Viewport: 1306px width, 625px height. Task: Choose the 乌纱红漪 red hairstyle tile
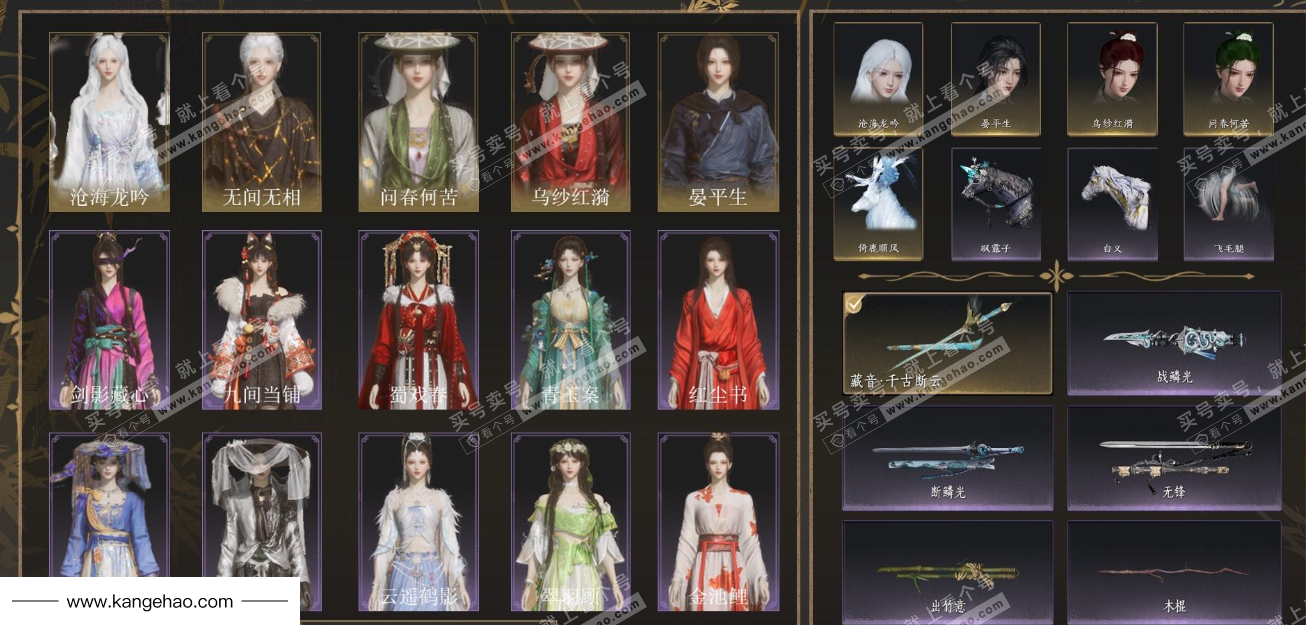coord(1112,79)
